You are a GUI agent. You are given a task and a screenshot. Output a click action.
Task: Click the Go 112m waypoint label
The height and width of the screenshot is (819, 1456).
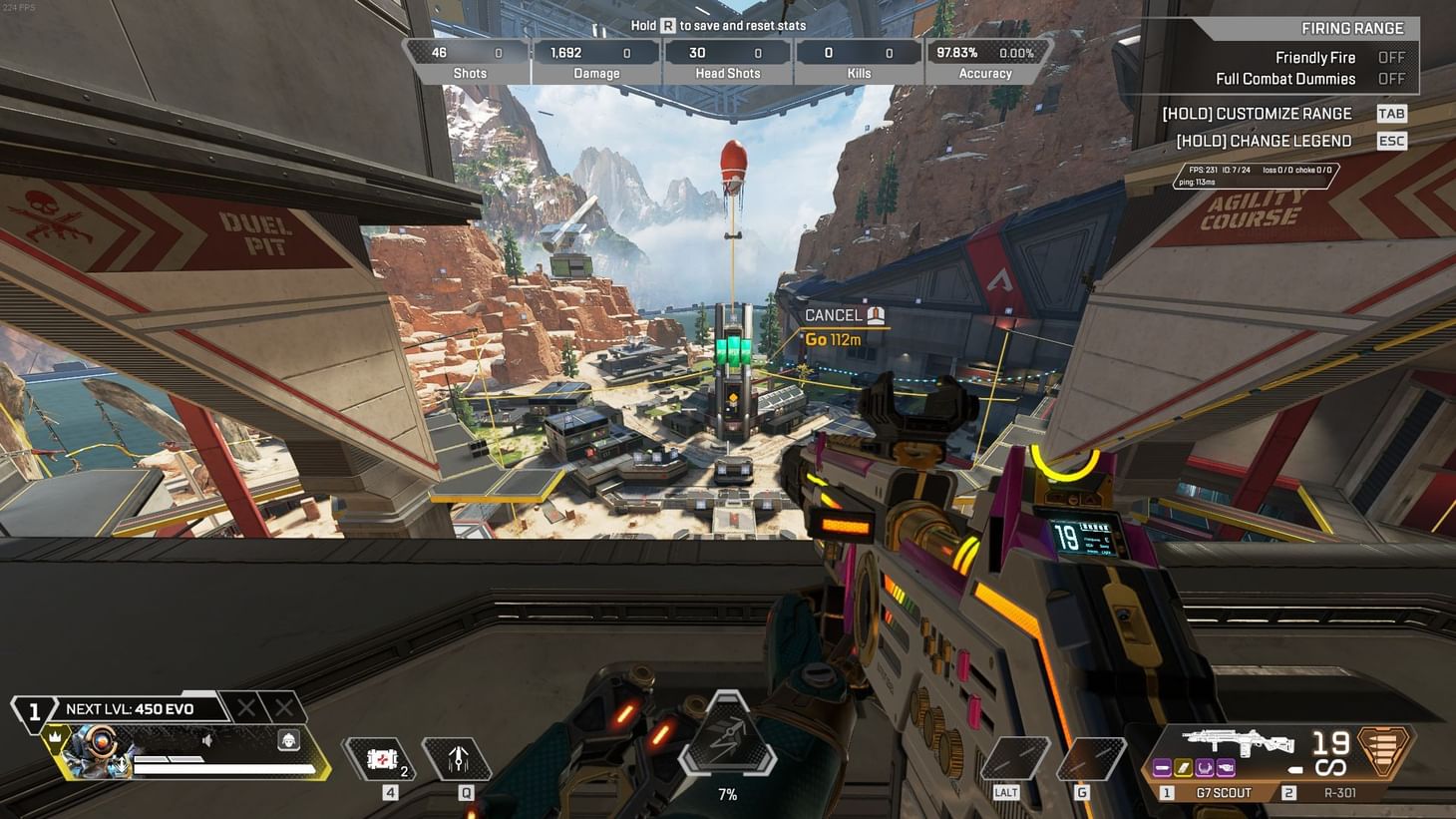(x=833, y=339)
